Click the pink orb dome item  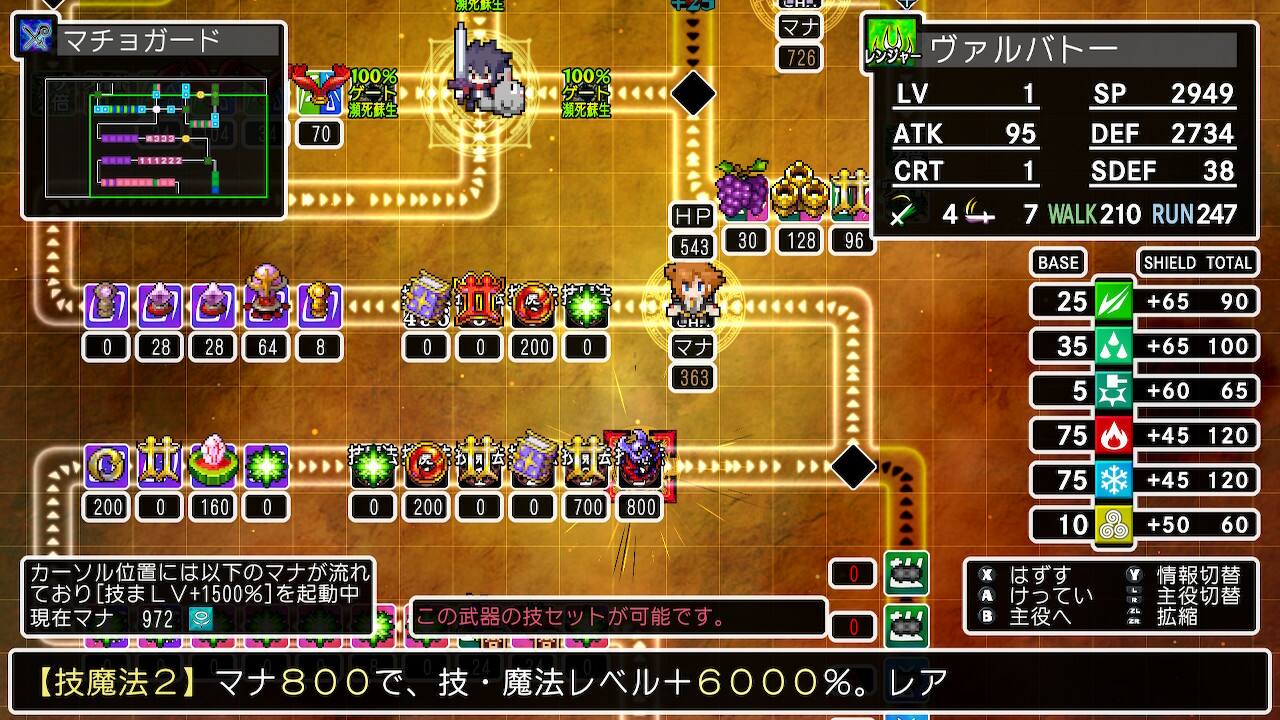(265, 298)
